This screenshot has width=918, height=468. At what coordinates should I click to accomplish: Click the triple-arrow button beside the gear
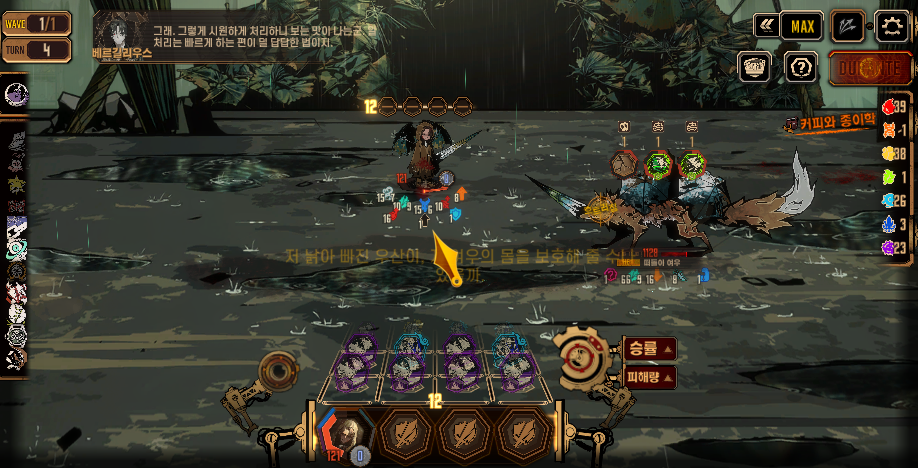tap(848, 26)
